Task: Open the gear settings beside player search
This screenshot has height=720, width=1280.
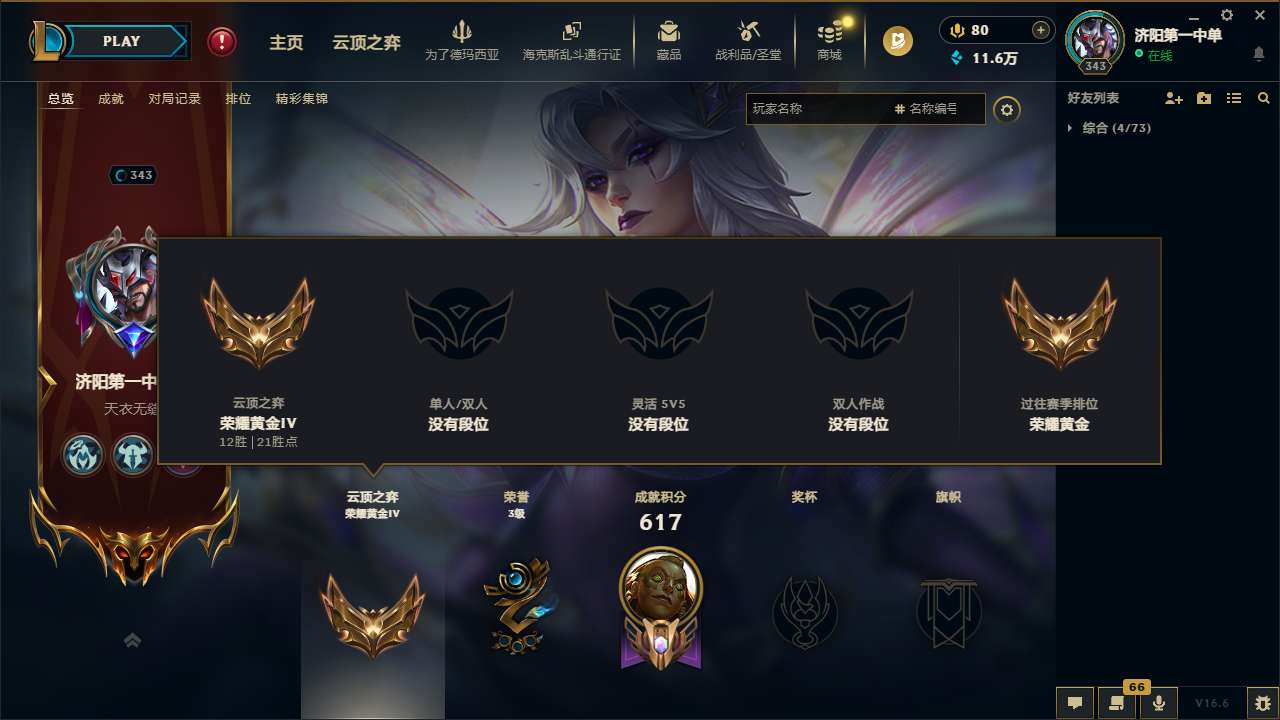Action: [x=1008, y=109]
